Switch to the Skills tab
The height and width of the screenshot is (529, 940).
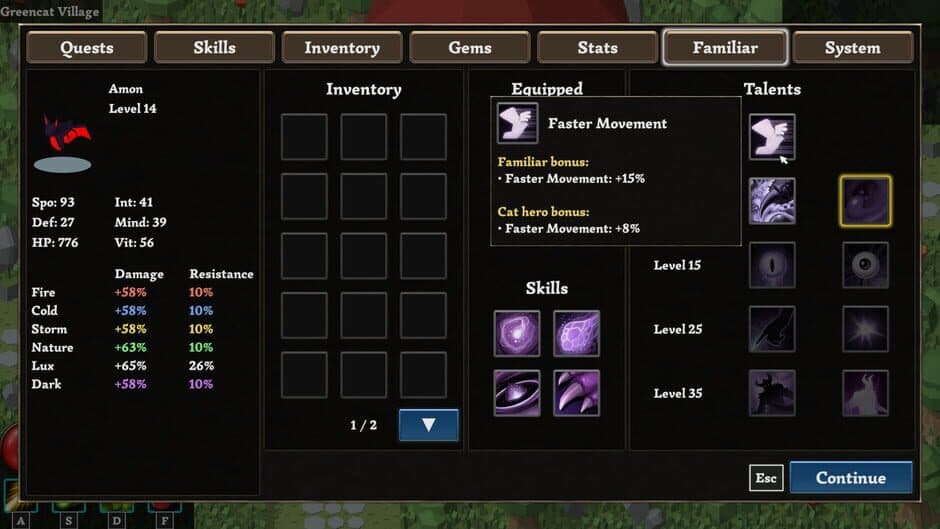click(215, 48)
